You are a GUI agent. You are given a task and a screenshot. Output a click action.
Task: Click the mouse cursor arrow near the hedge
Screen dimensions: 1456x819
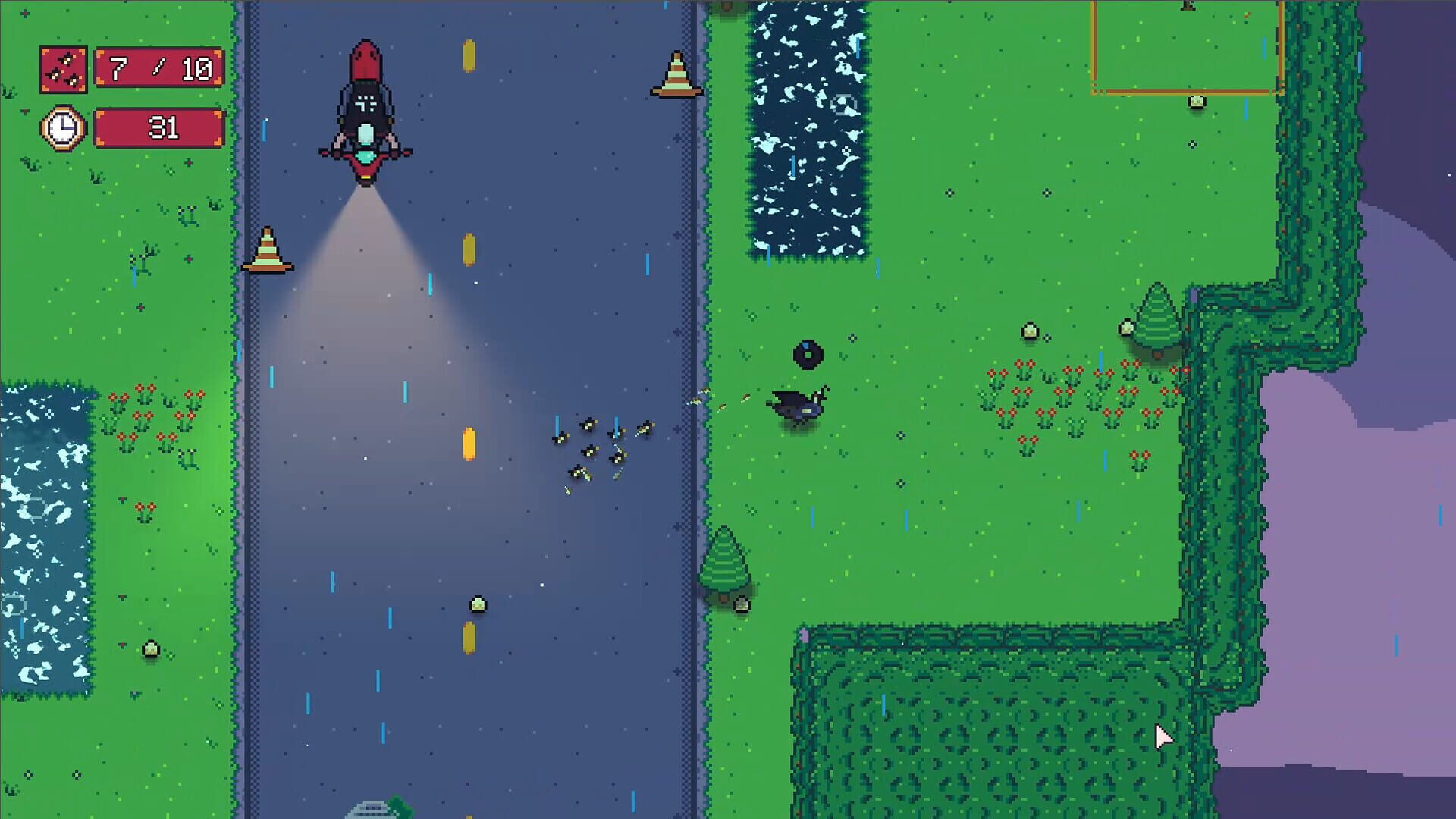coord(1162,737)
